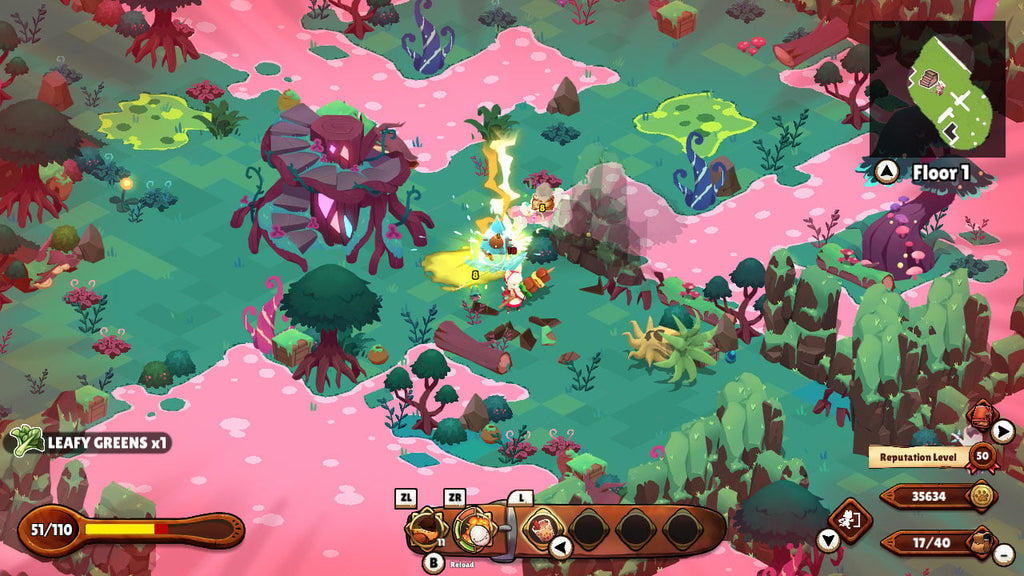Open the minimap in the corner
Image resolution: width=1024 pixels, height=576 pixels.
[938, 88]
